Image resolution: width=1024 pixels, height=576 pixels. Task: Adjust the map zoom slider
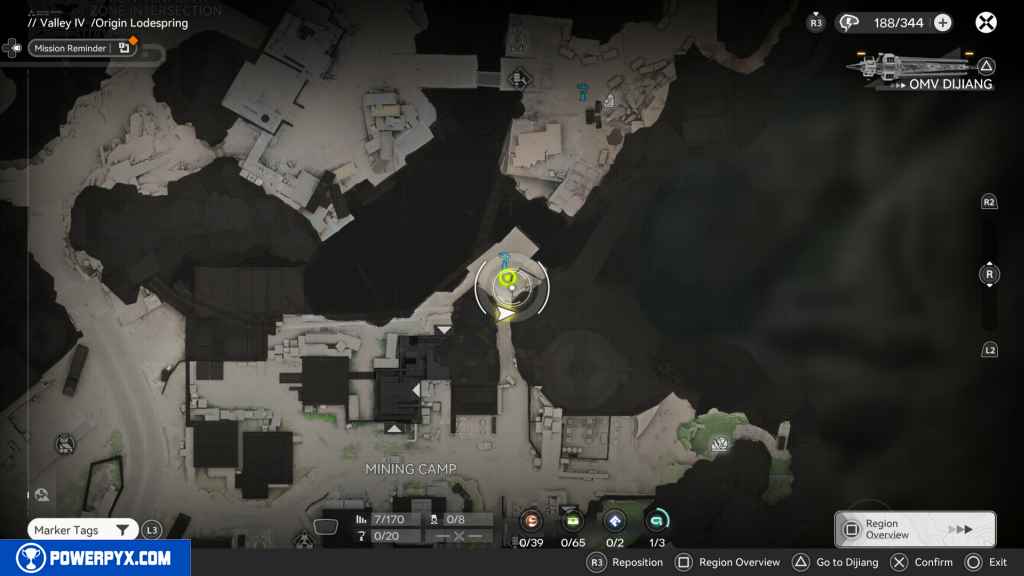point(990,274)
